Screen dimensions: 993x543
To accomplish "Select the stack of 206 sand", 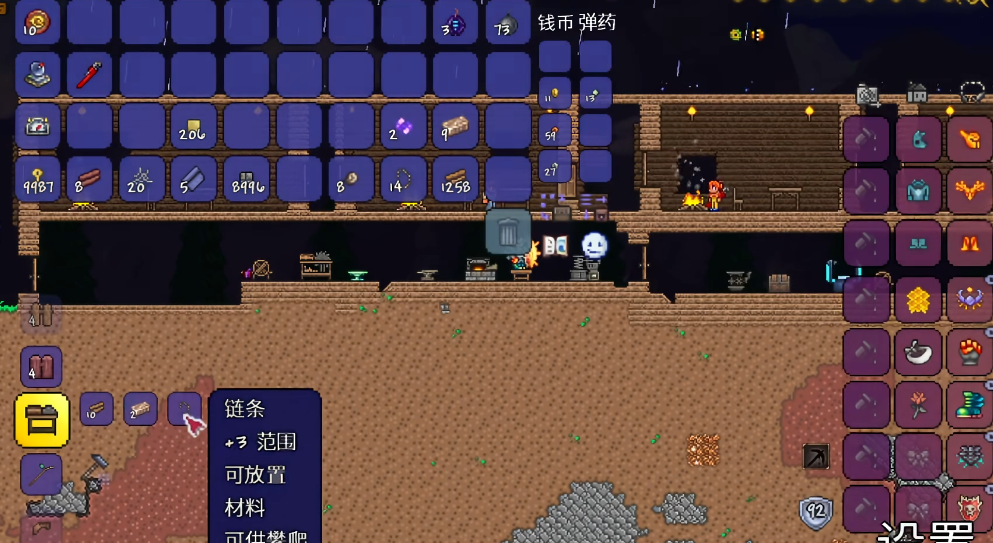I will [x=194, y=127].
